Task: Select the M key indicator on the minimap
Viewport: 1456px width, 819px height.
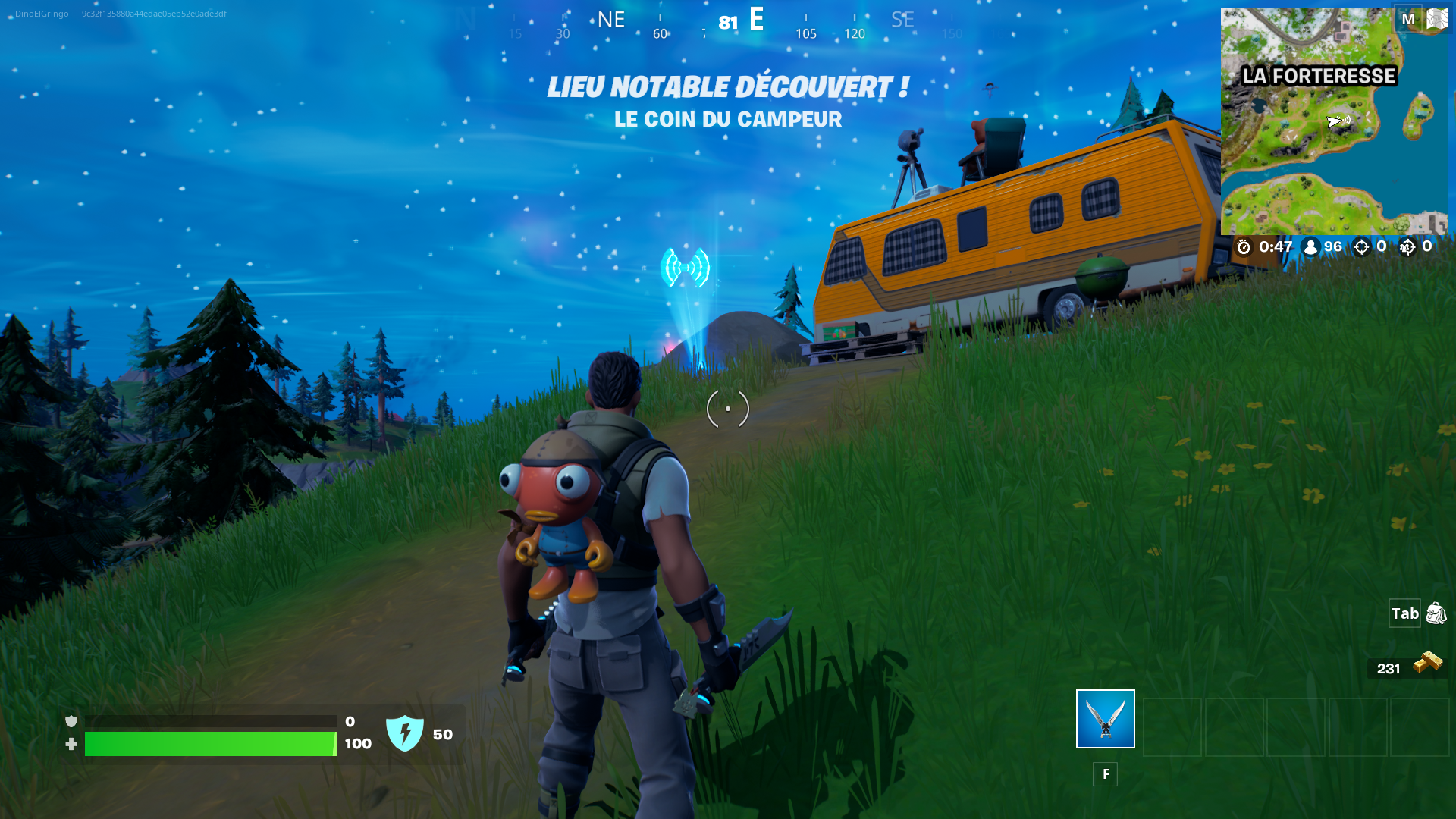Action: (1410, 20)
